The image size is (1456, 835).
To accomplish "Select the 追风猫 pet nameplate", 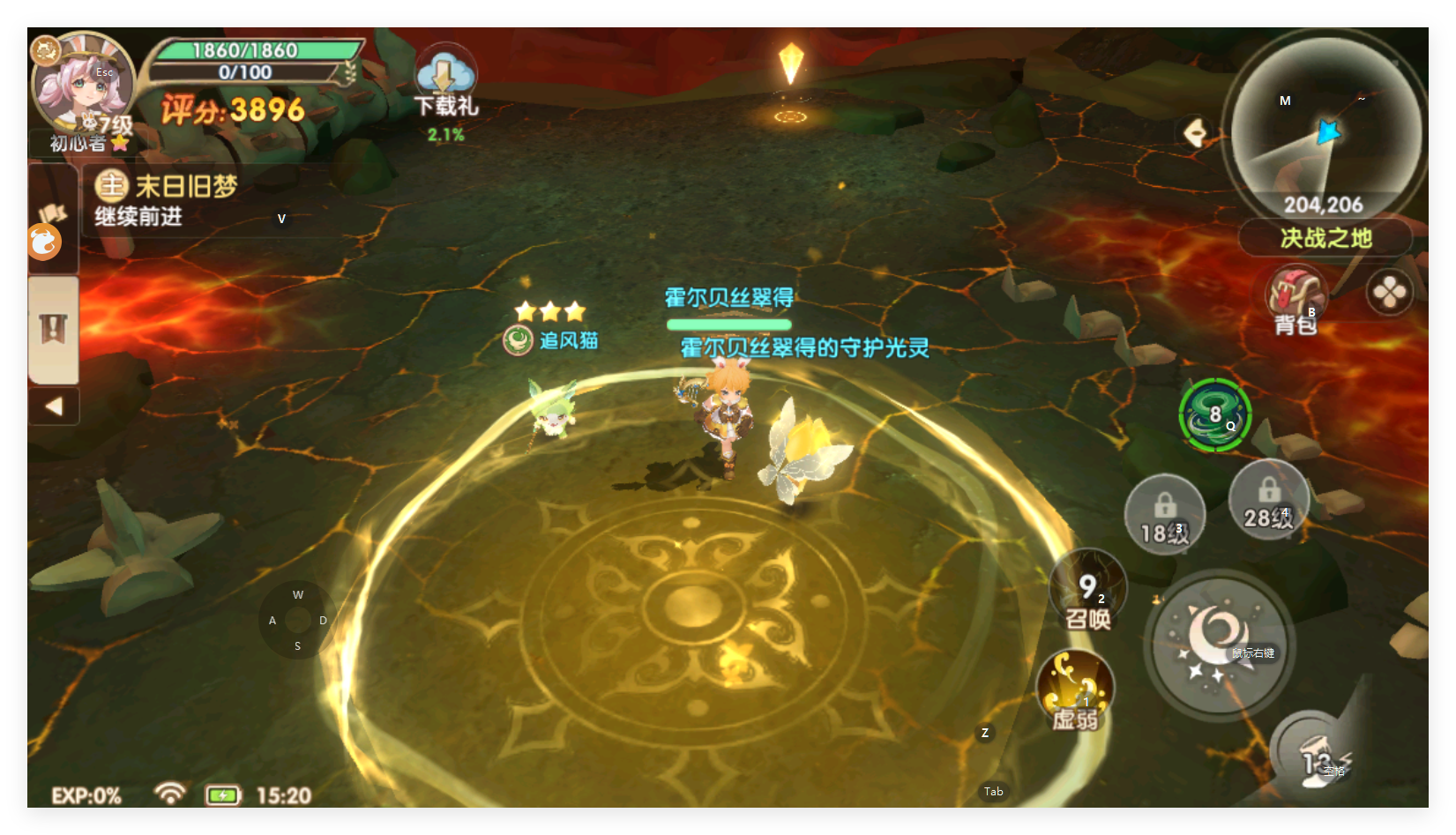I will [552, 340].
